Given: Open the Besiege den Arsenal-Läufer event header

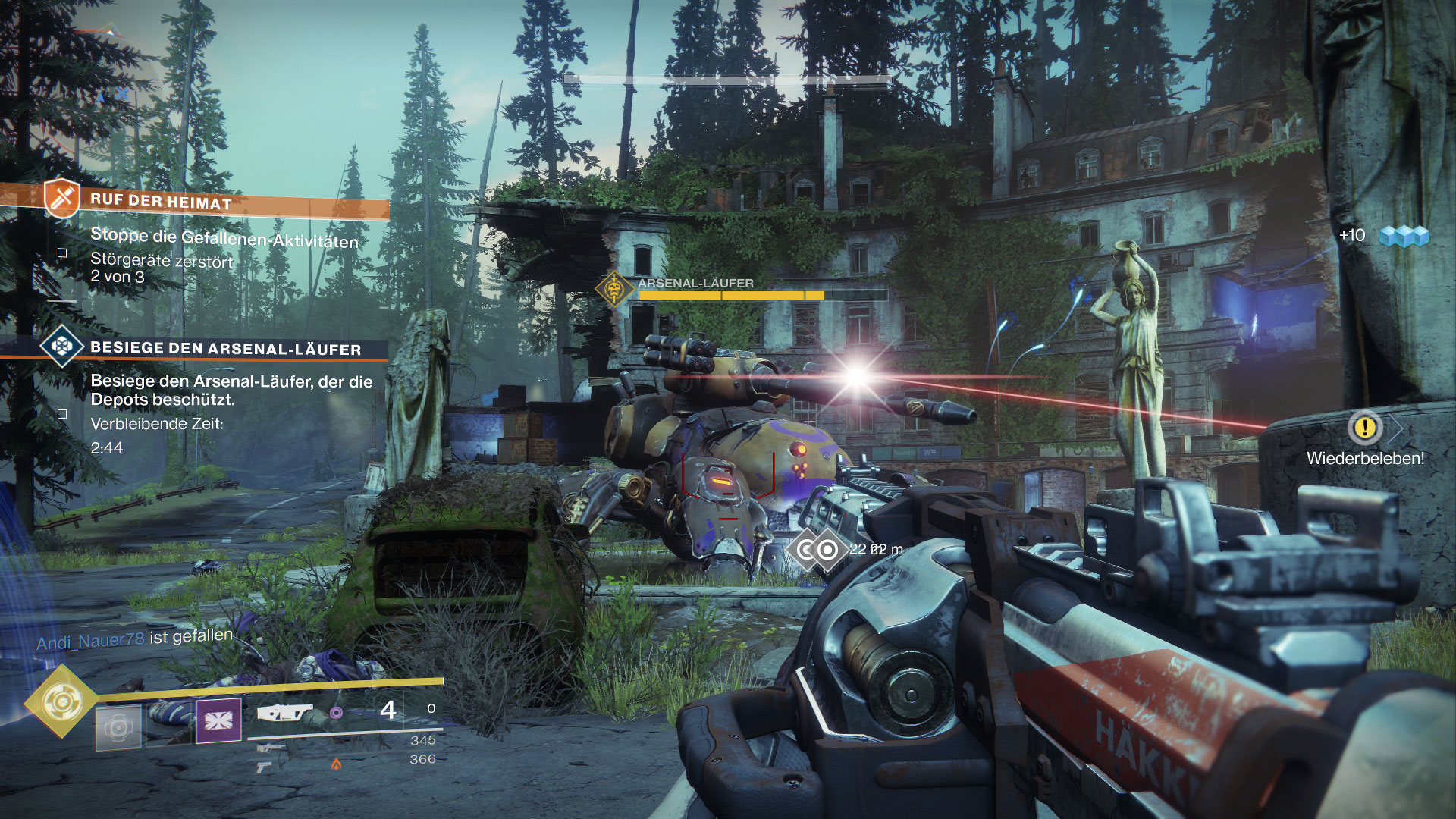Looking at the screenshot, I should click(225, 349).
